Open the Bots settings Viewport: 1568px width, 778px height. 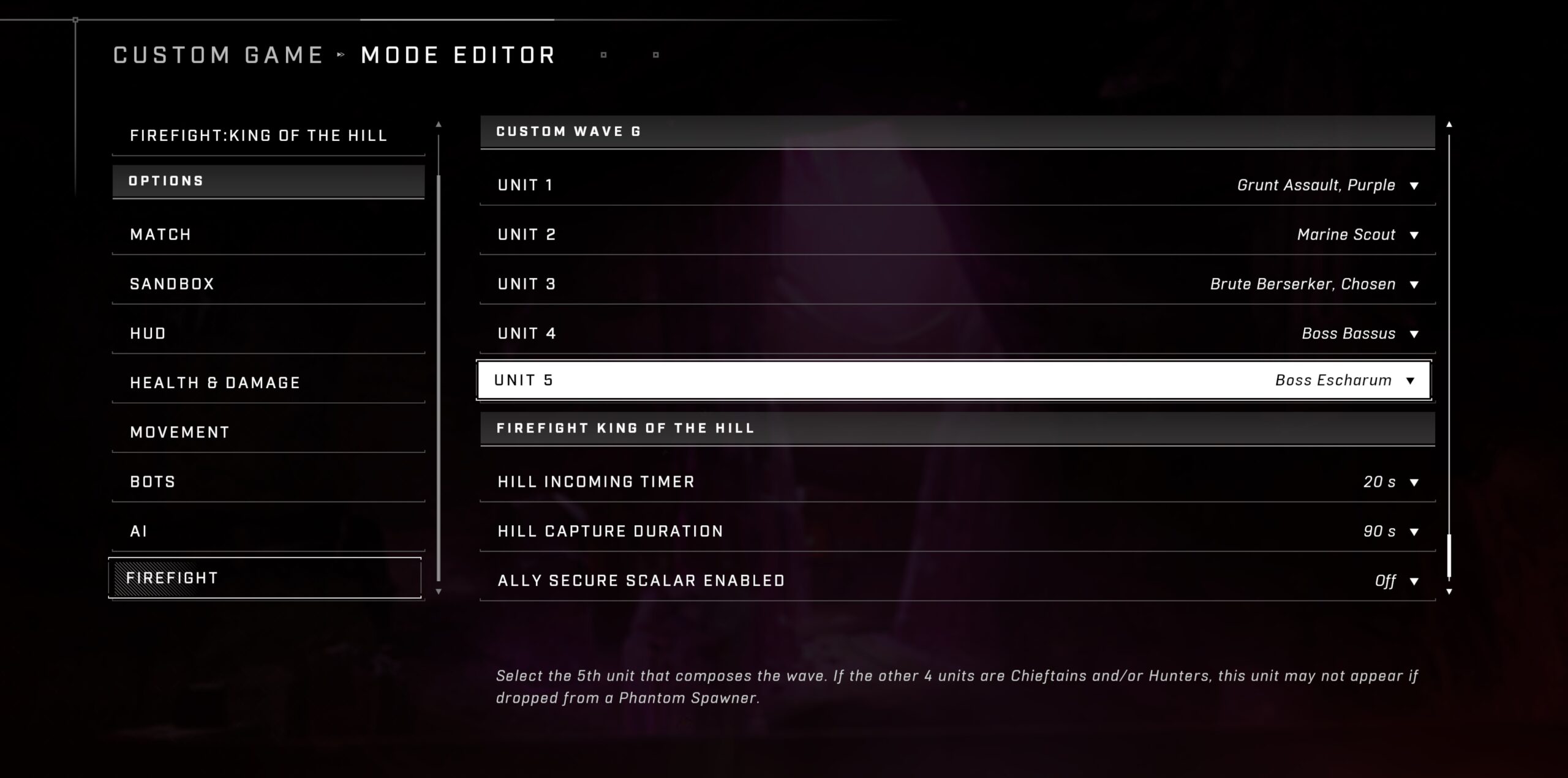point(268,482)
